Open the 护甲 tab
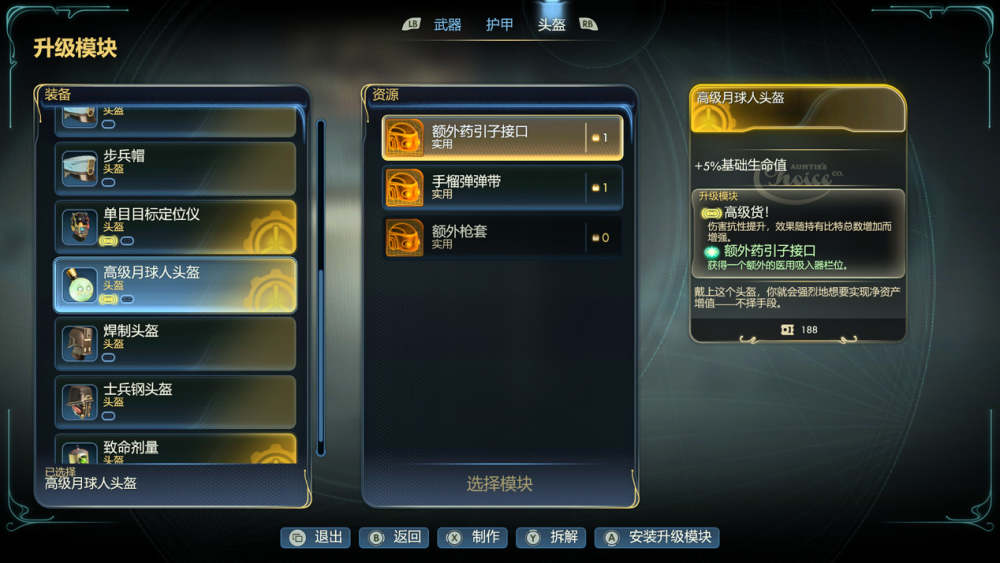Screen dimensions: 1000x563 pos(499,25)
